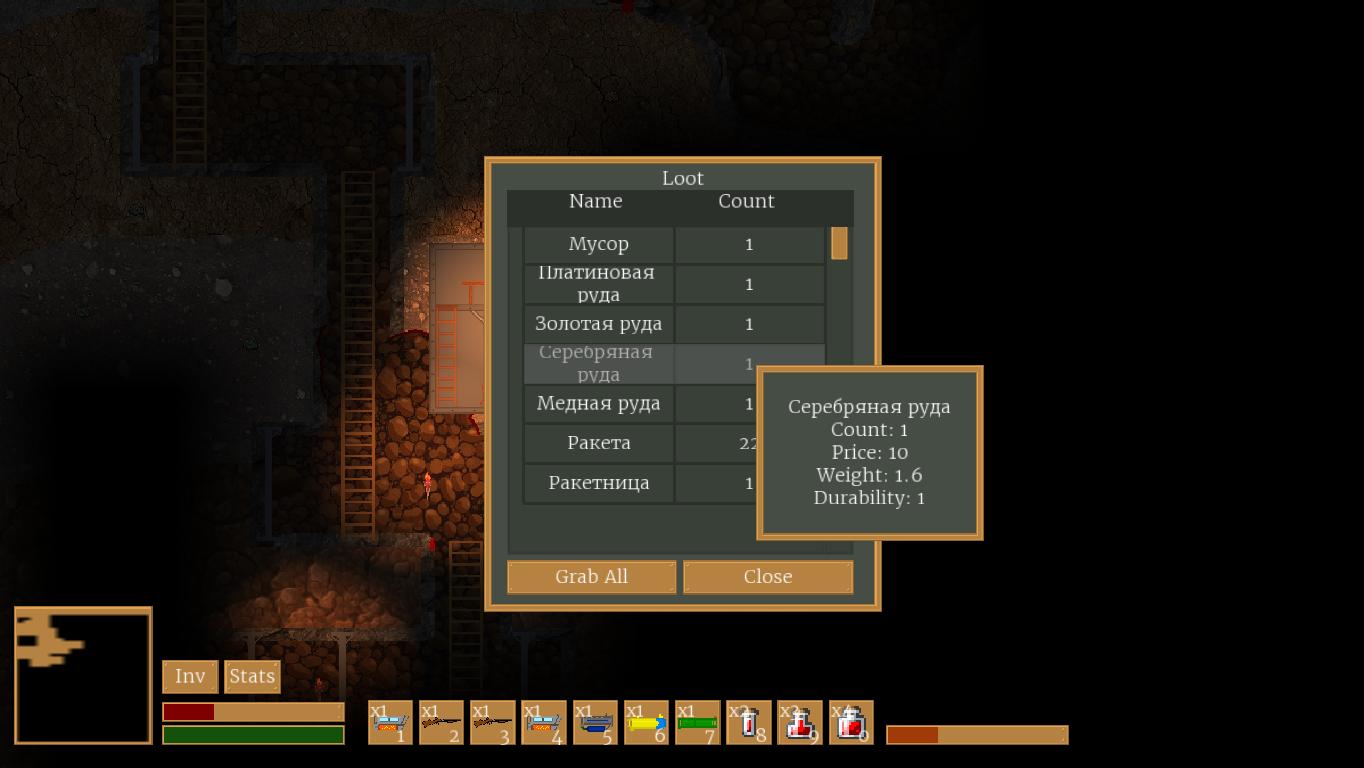Grab all loot items
This screenshot has height=768, width=1364.
click(591, 577)
